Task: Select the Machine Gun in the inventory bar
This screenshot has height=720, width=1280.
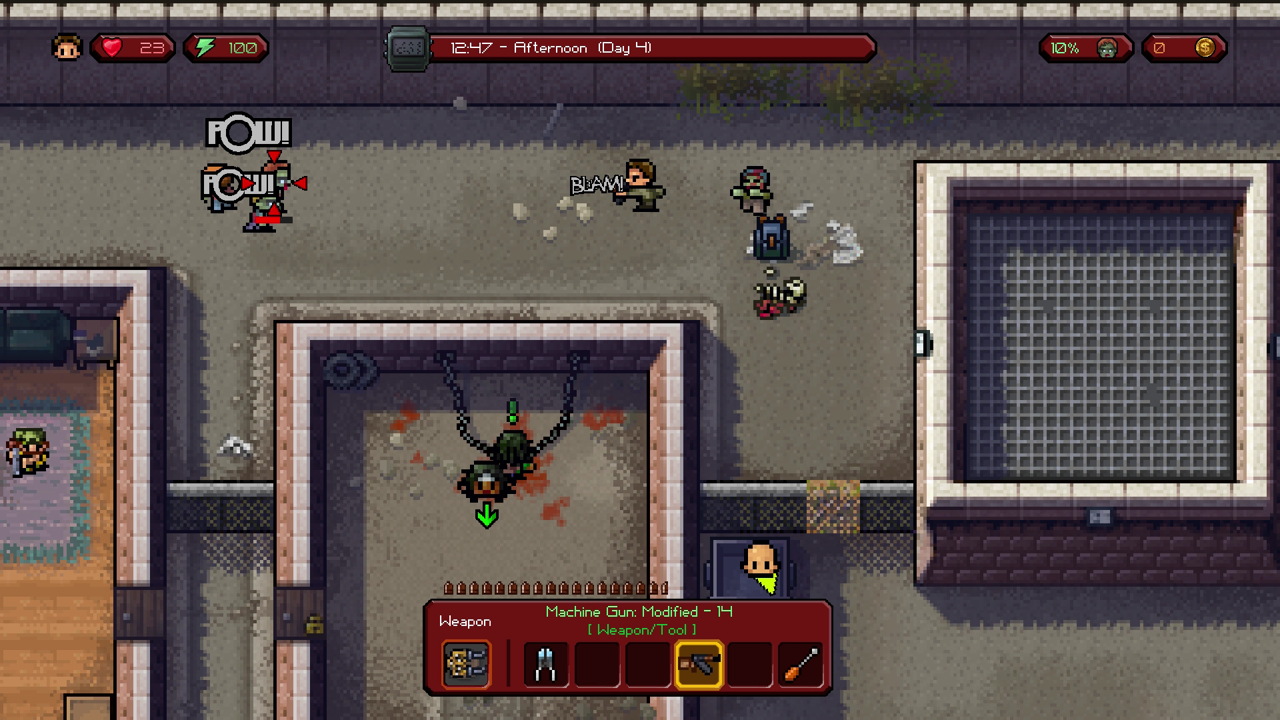Action: coord(699,664)
